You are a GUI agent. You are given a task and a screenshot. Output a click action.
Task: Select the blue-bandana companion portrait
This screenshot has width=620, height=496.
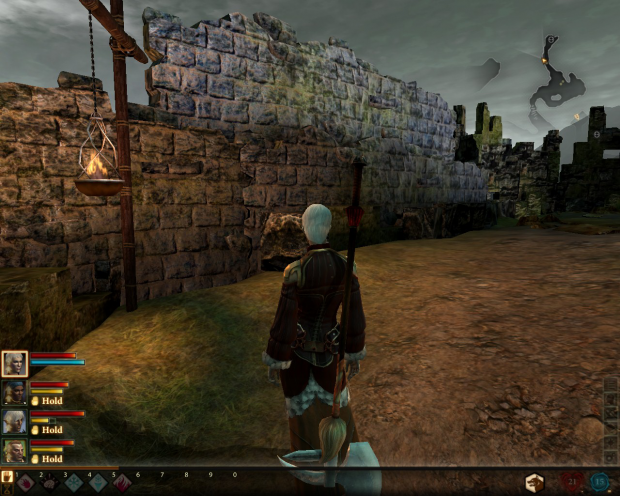tap(14, 392)
